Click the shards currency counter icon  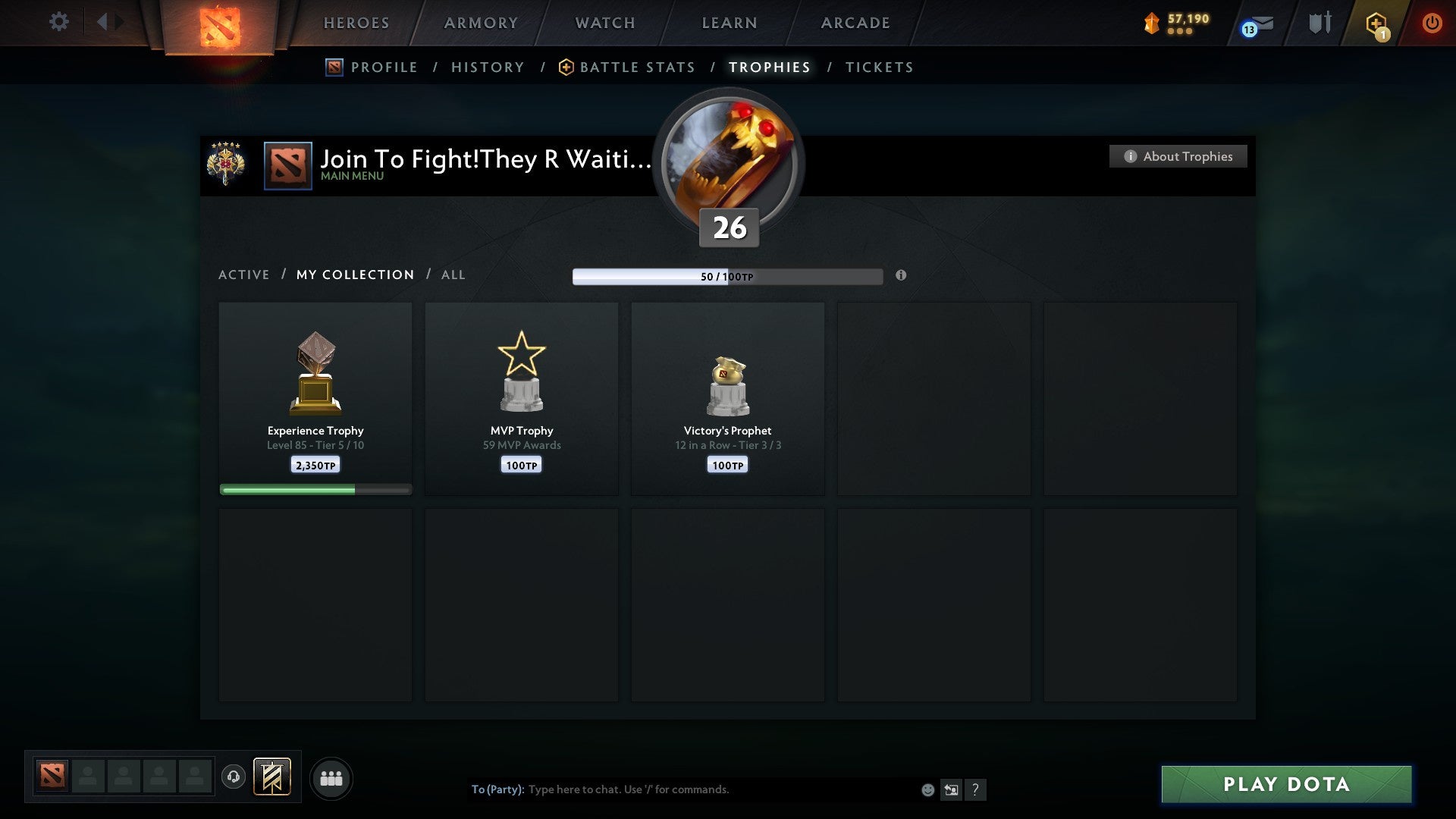tap(1152, 24)
